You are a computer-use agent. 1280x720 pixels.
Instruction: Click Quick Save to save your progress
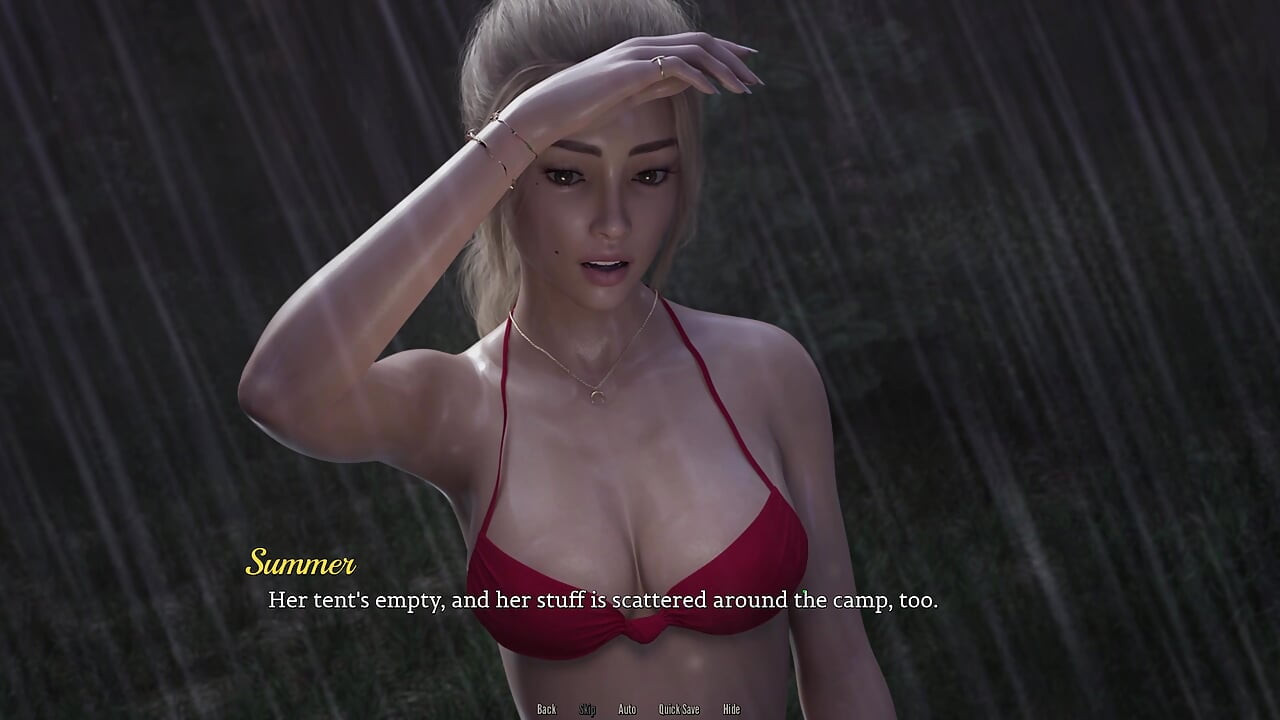pyautogui.click(x=678, y=709)
